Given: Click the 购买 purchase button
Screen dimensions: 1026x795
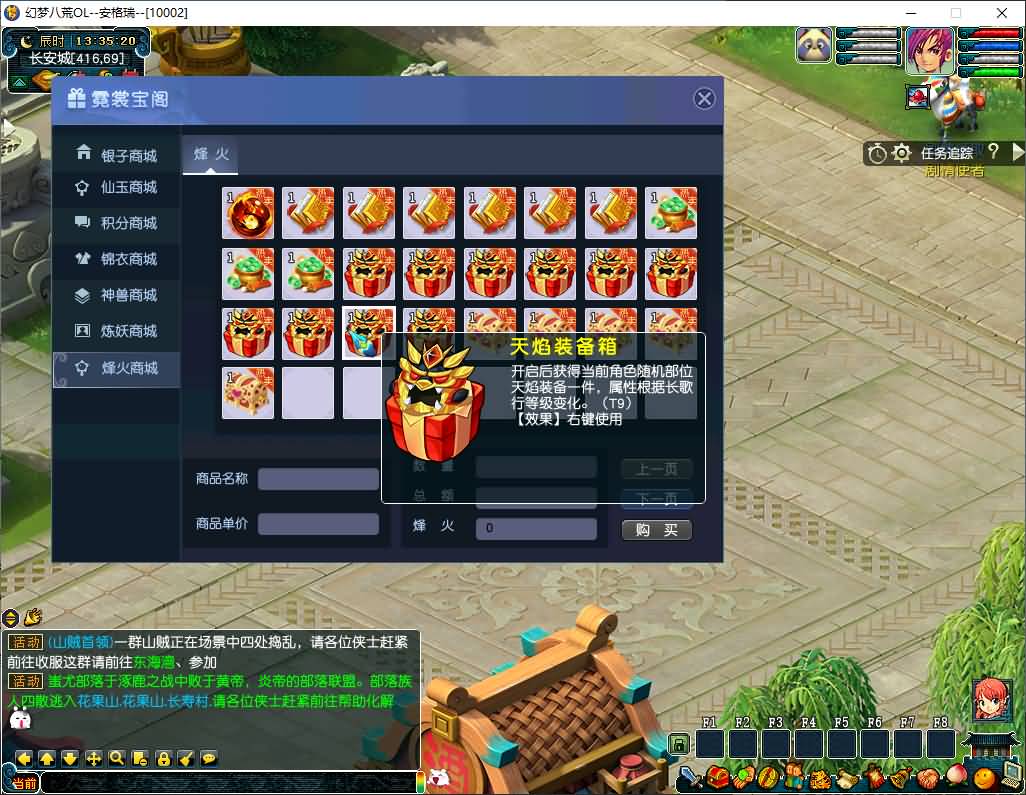Looking at the screenshot, I should (656, 530).
